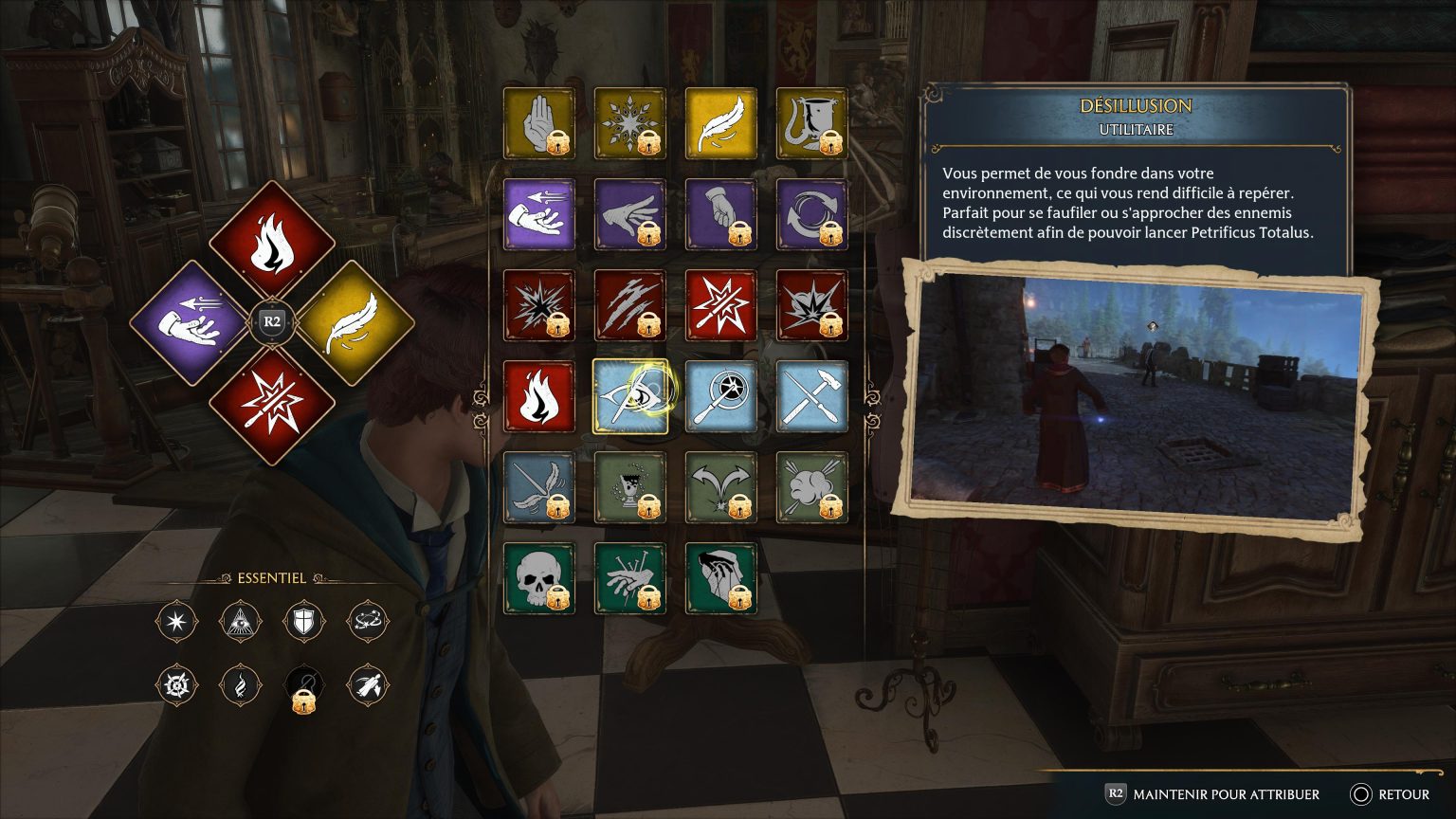The width and height of the screenshot is (1456, 819).
Task: Select the Imperio spell icon
Action: pyautogui.click(x=720, y=578)
